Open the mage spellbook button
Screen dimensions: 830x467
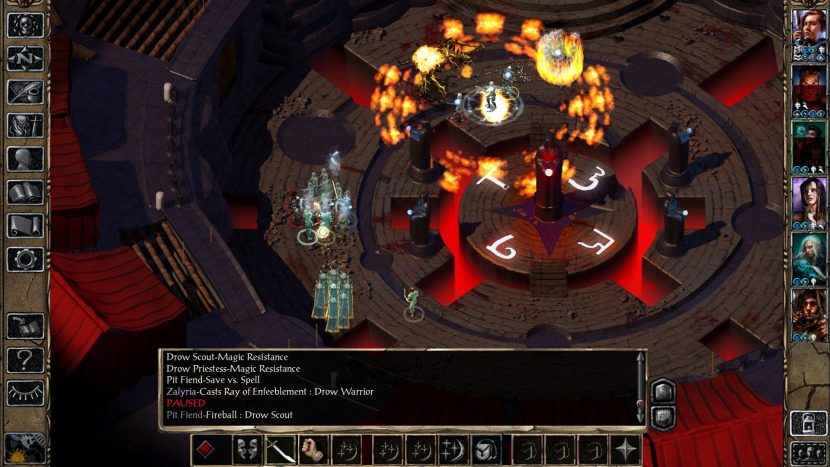(x=25, y=193)
